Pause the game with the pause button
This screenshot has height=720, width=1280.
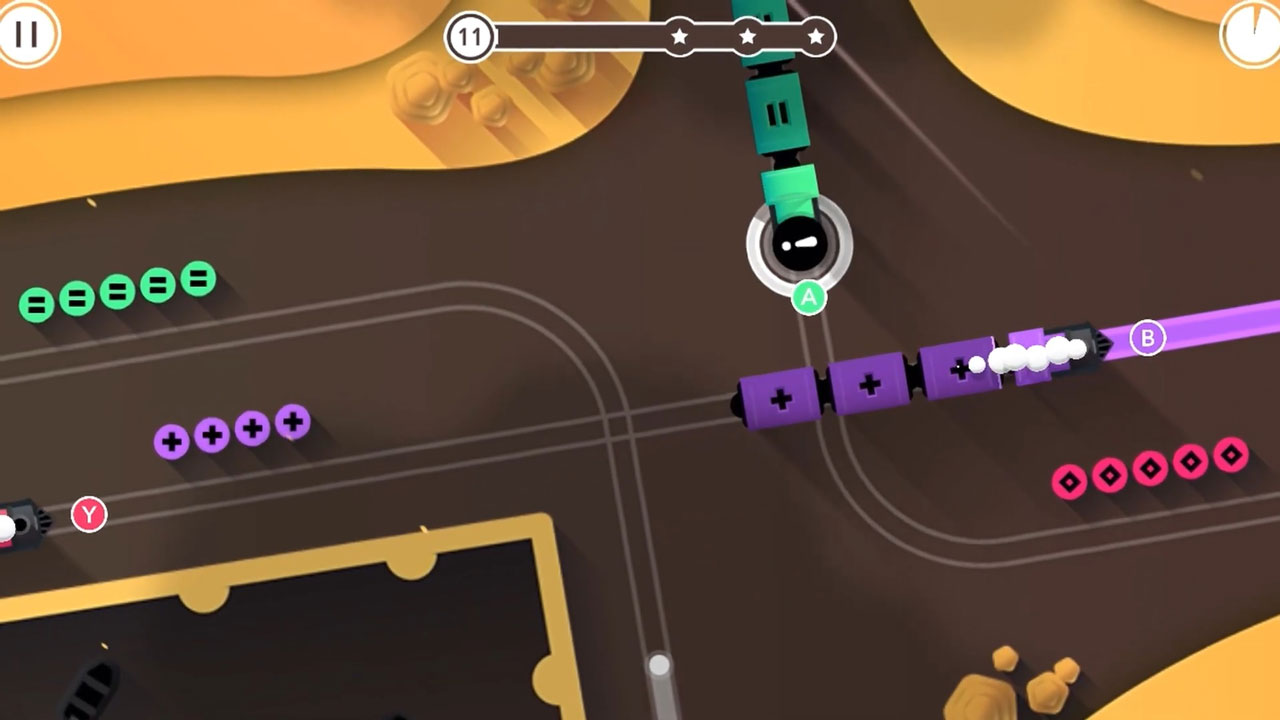pyautogui.click(x=26, y=33)
